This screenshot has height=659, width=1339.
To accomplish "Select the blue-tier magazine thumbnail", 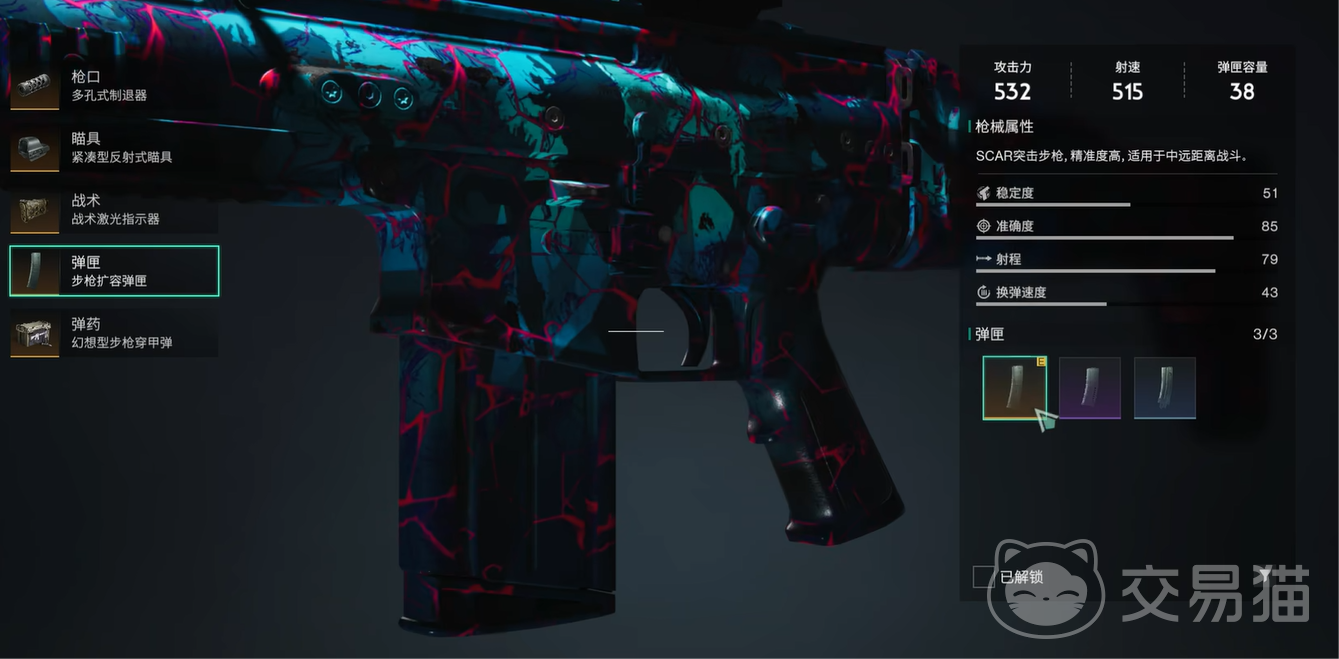I will pyautogui.click(x=1164, y=388).
